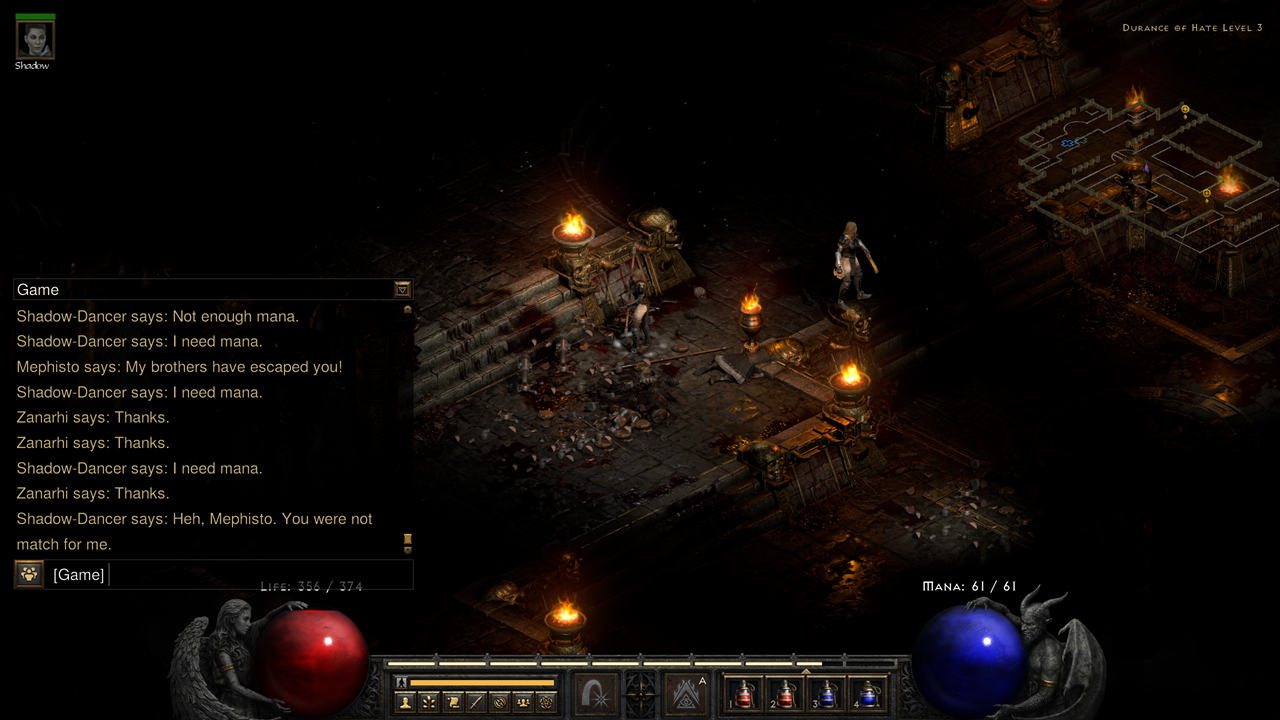Screen dimensions: 1280x720
Task: Open the Quest Log scroll icon
Action: pyautogui.click(x=454, y=702)
